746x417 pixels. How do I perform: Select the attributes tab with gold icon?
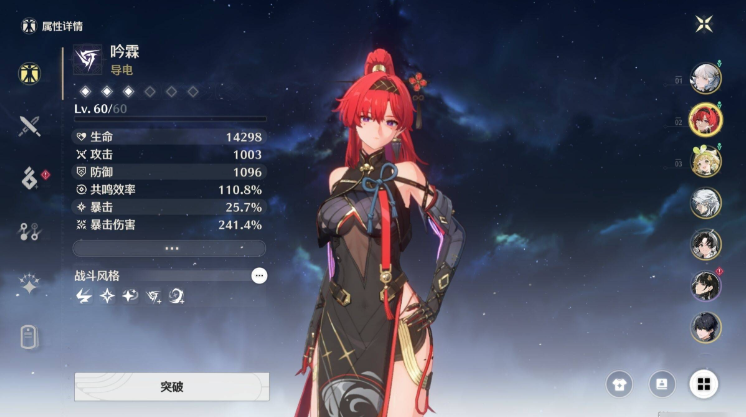click(29, 73)
